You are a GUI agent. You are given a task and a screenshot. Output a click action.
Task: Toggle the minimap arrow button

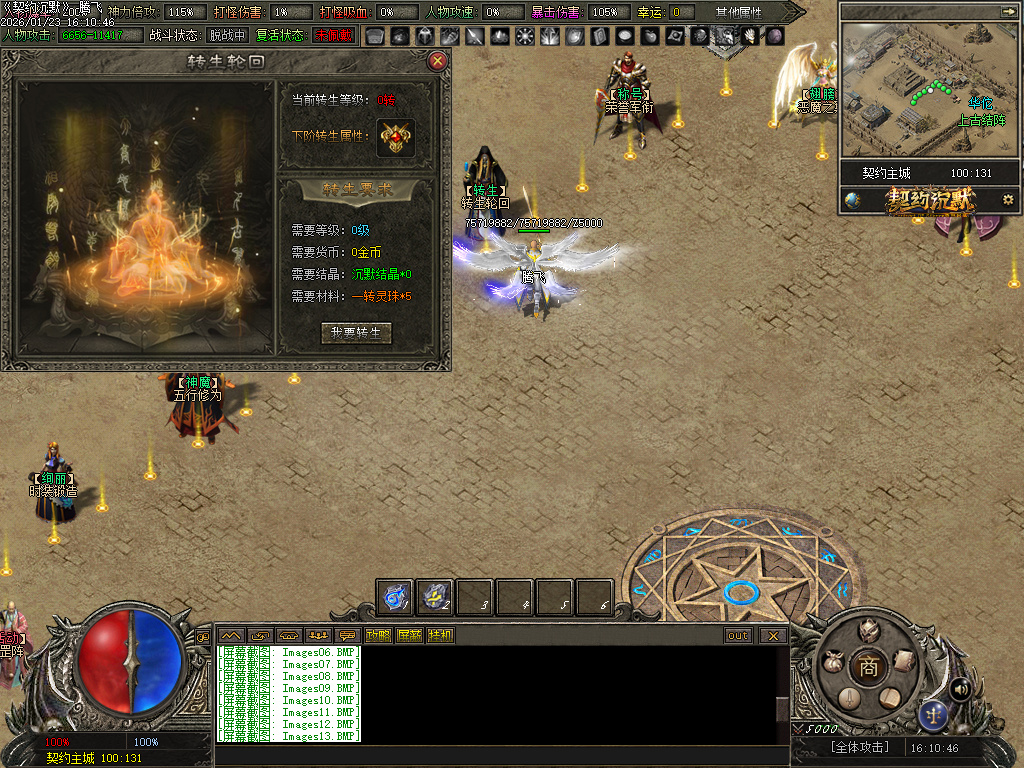1007,11
